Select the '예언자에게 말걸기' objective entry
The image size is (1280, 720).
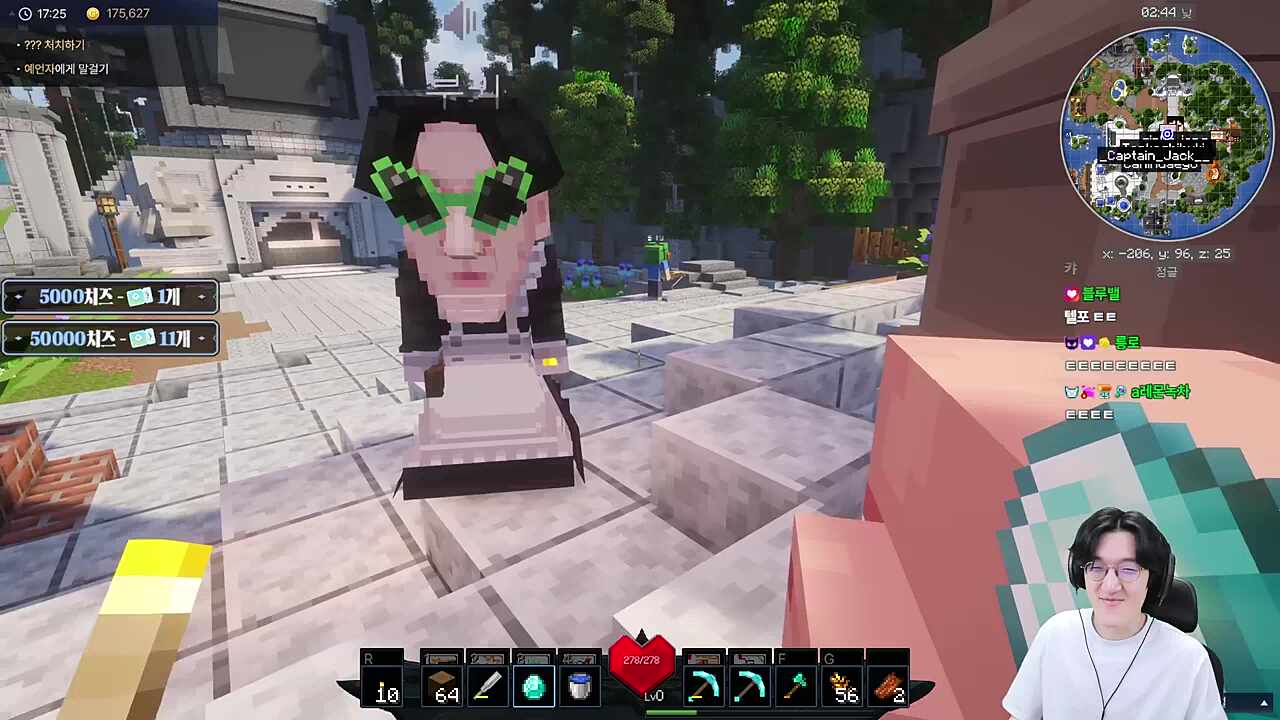pyautogui.click(x=66, y=69)
